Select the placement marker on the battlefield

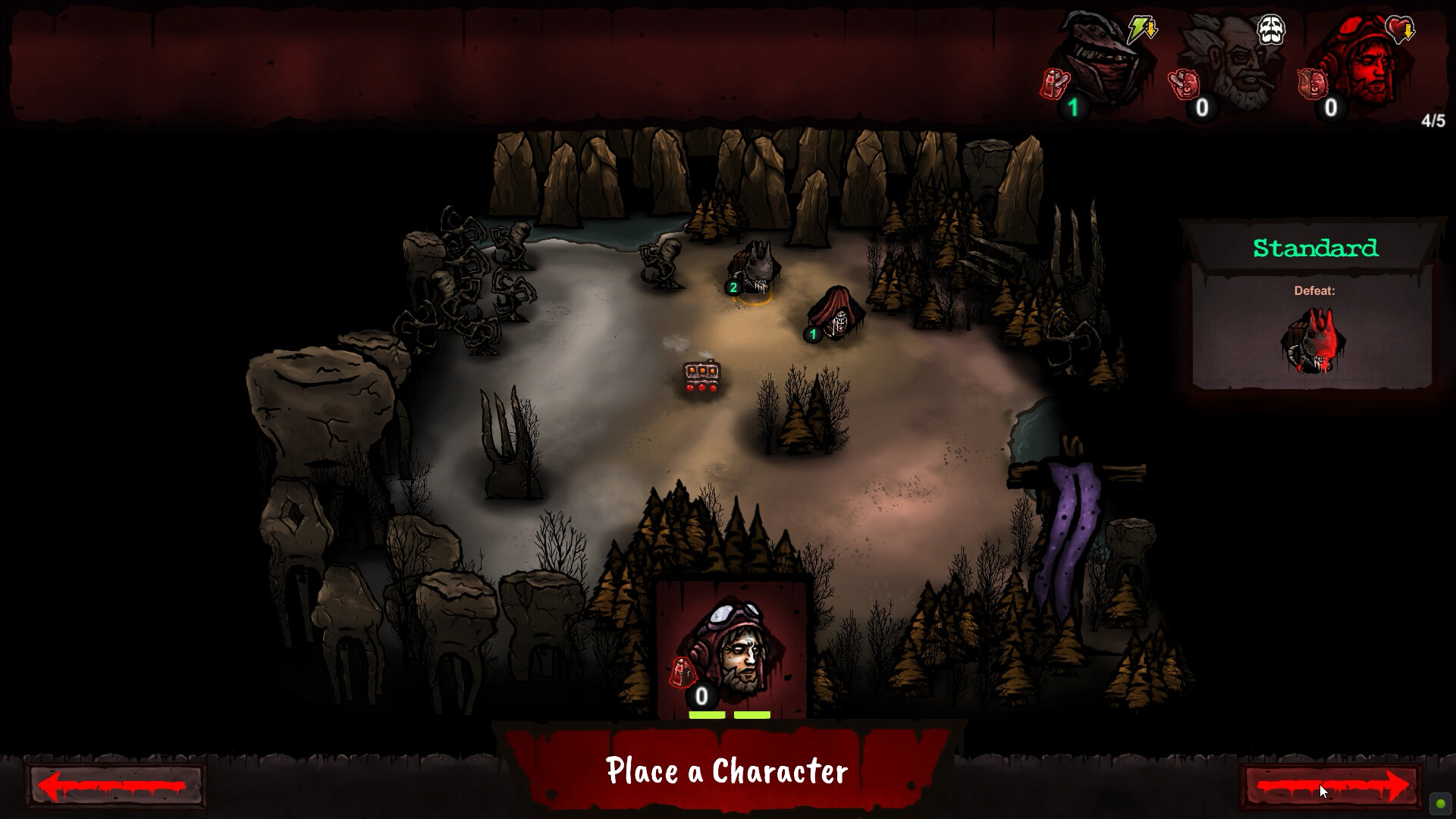point(701,377)
